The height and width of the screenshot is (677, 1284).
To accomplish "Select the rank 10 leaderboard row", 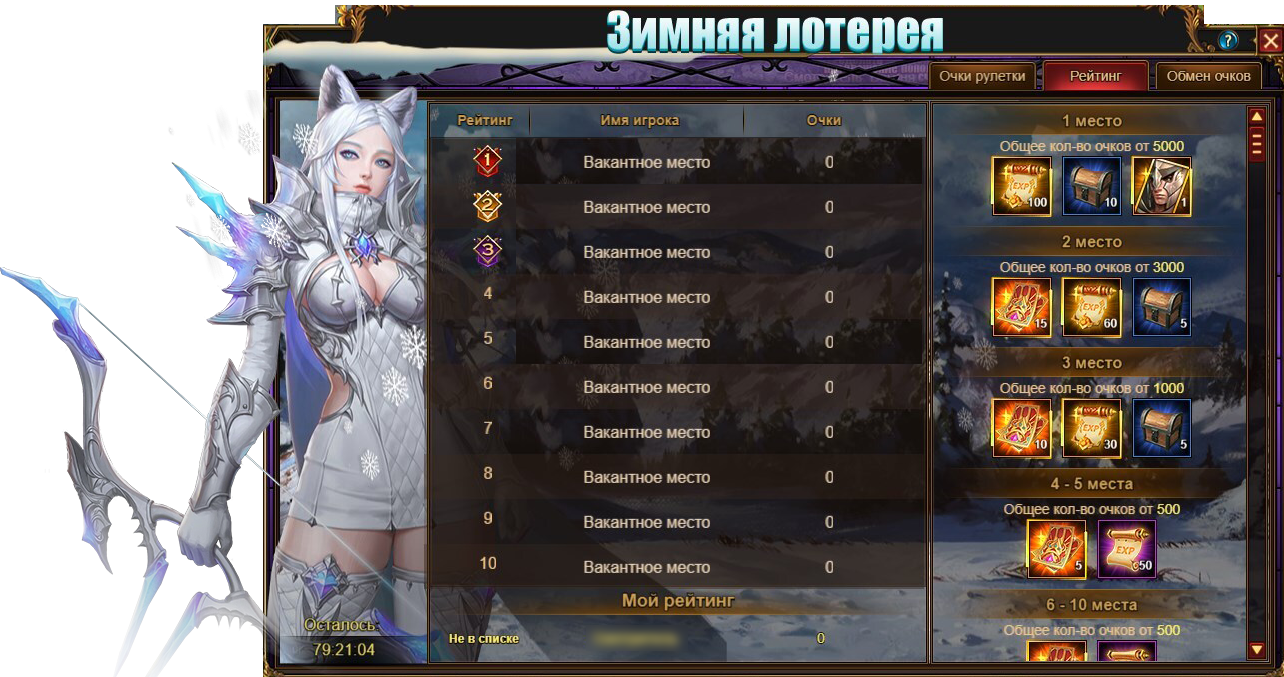I will 676,567.
